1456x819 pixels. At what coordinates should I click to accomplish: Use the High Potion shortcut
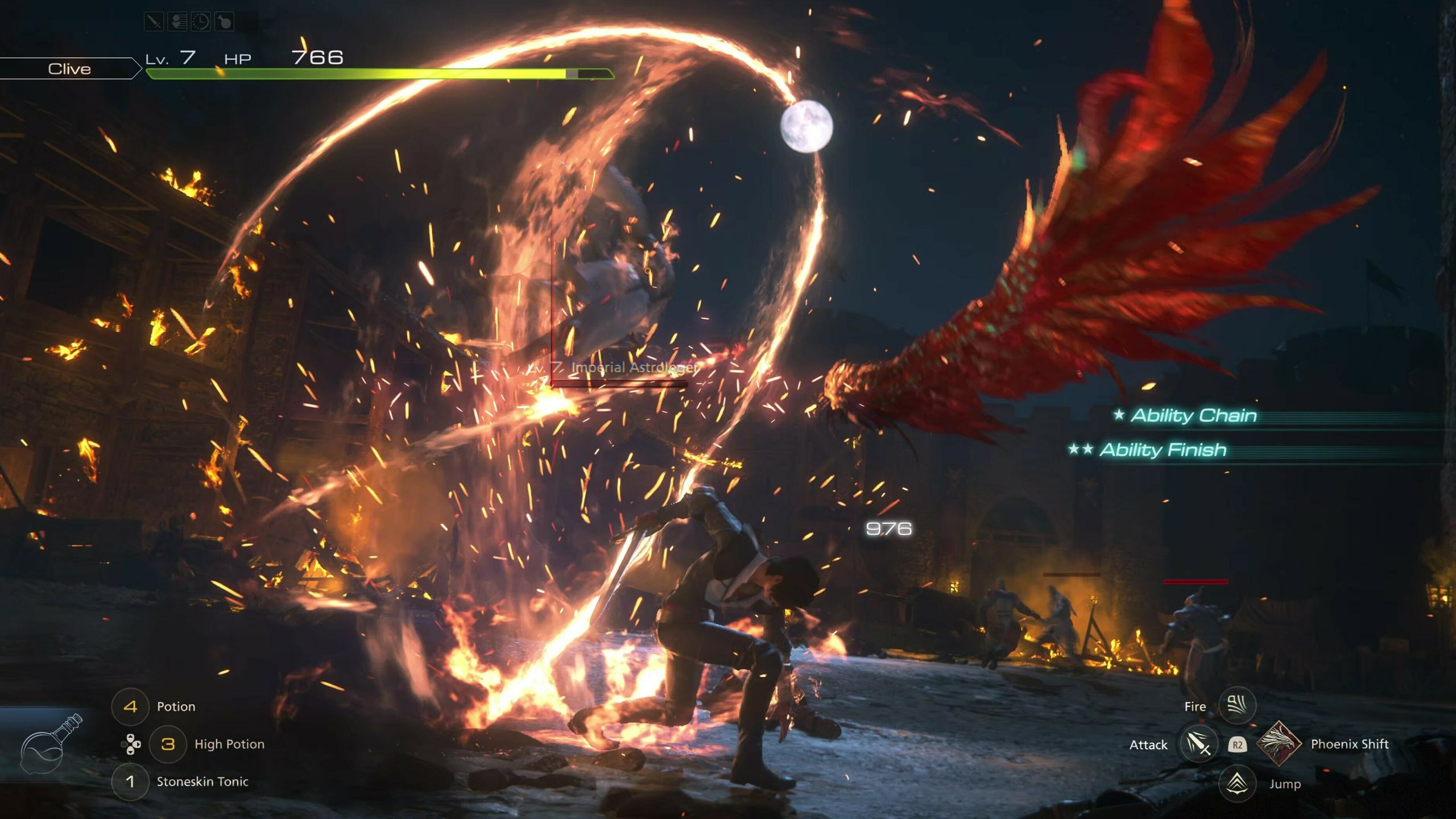point(168,744)
